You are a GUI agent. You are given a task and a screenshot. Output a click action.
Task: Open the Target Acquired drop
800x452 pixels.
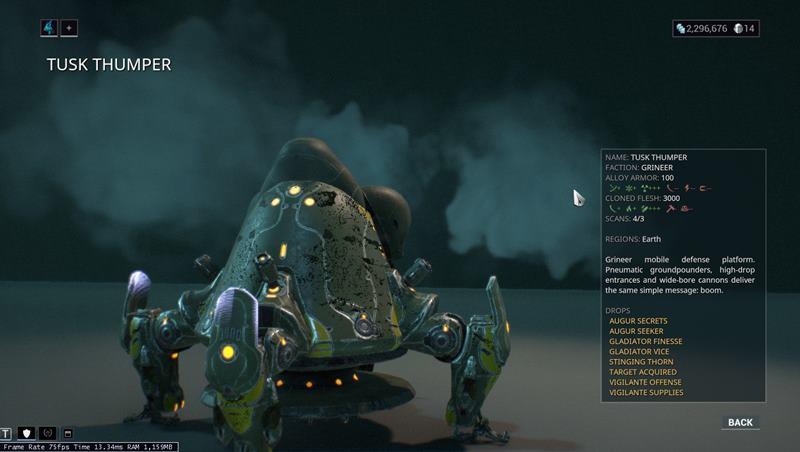[640, 372]
